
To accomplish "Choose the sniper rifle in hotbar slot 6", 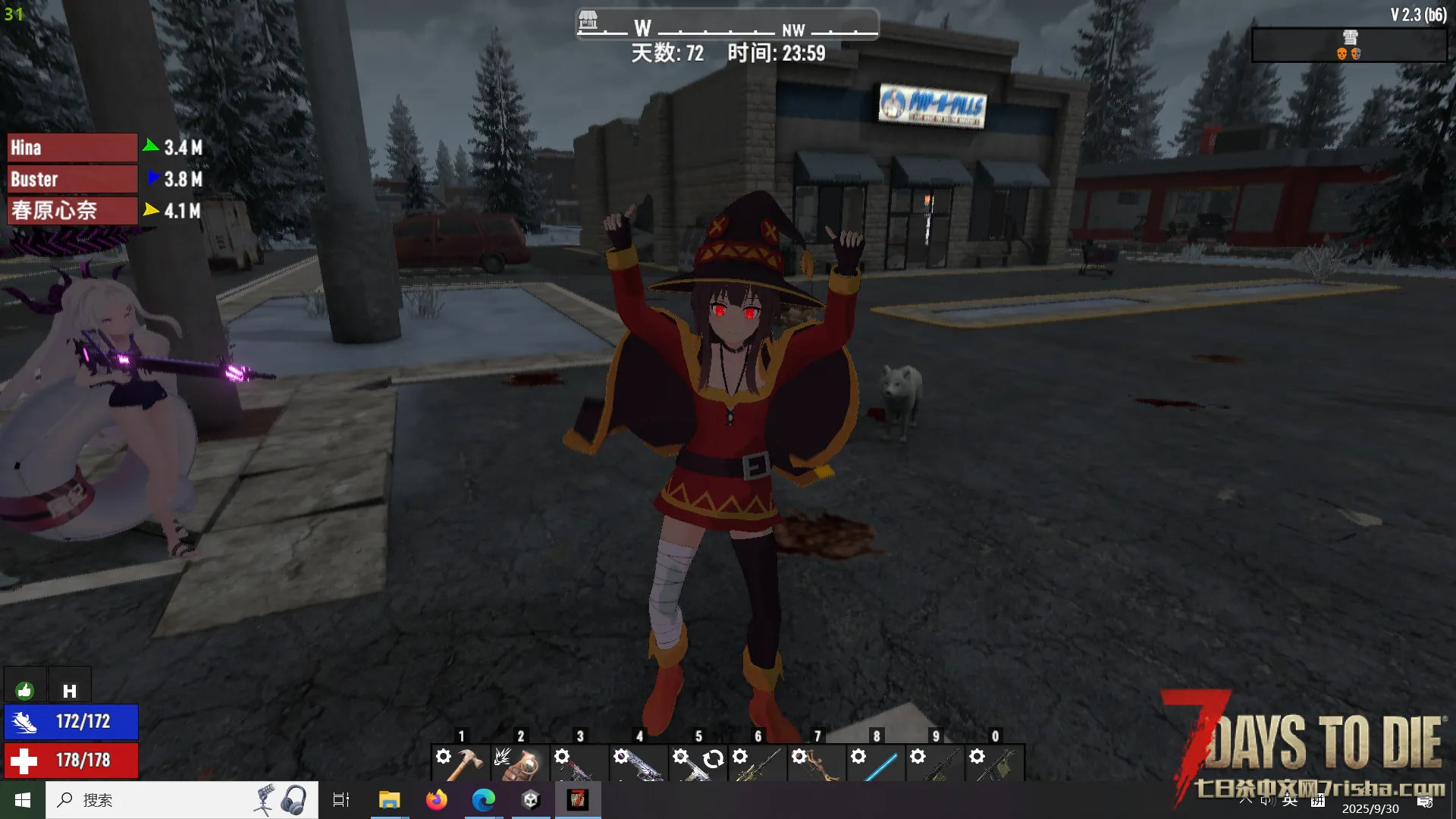I will [x=758, y=762].
